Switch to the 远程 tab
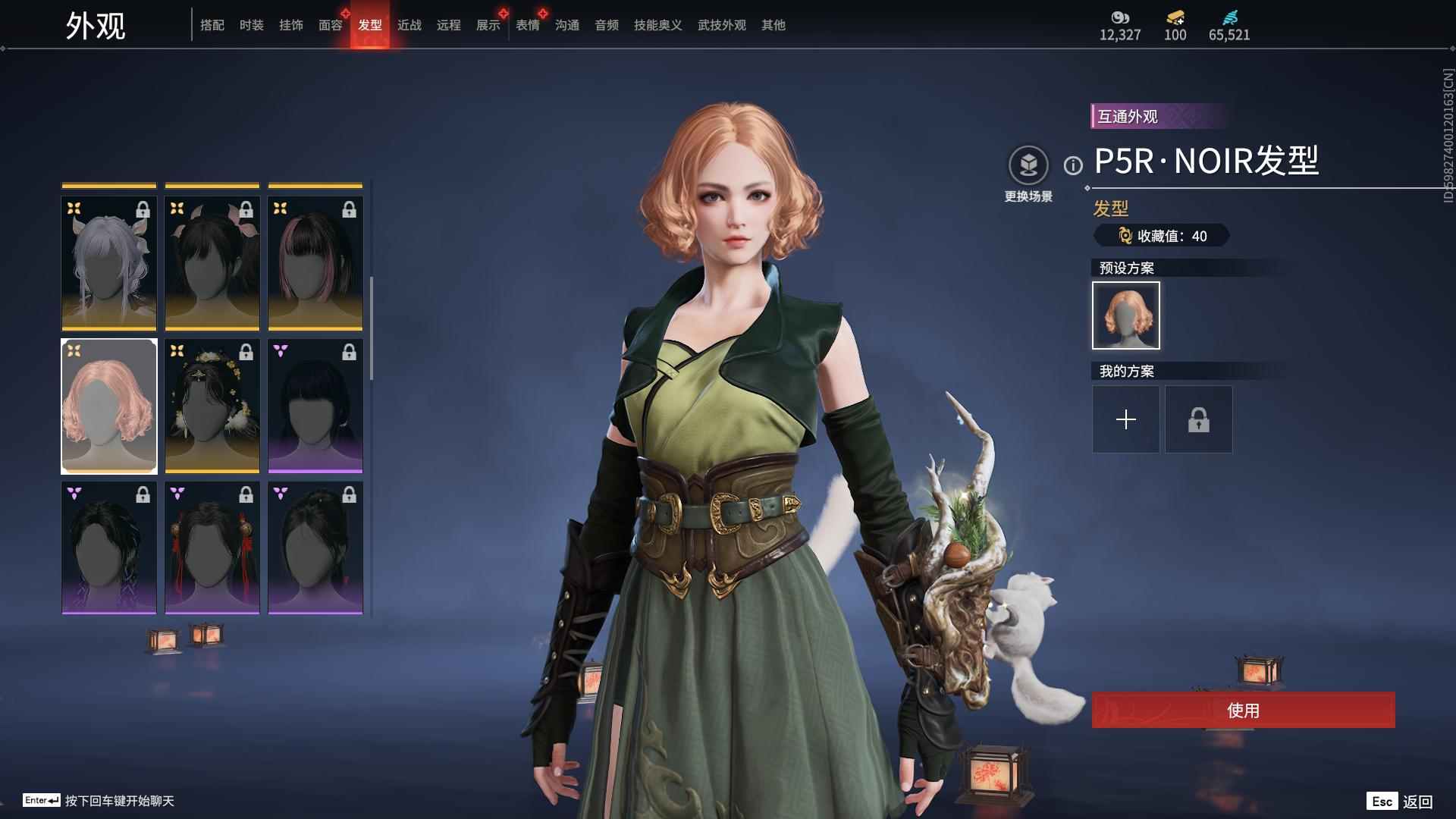The image size is (1456, 819). tap(448, 25)
